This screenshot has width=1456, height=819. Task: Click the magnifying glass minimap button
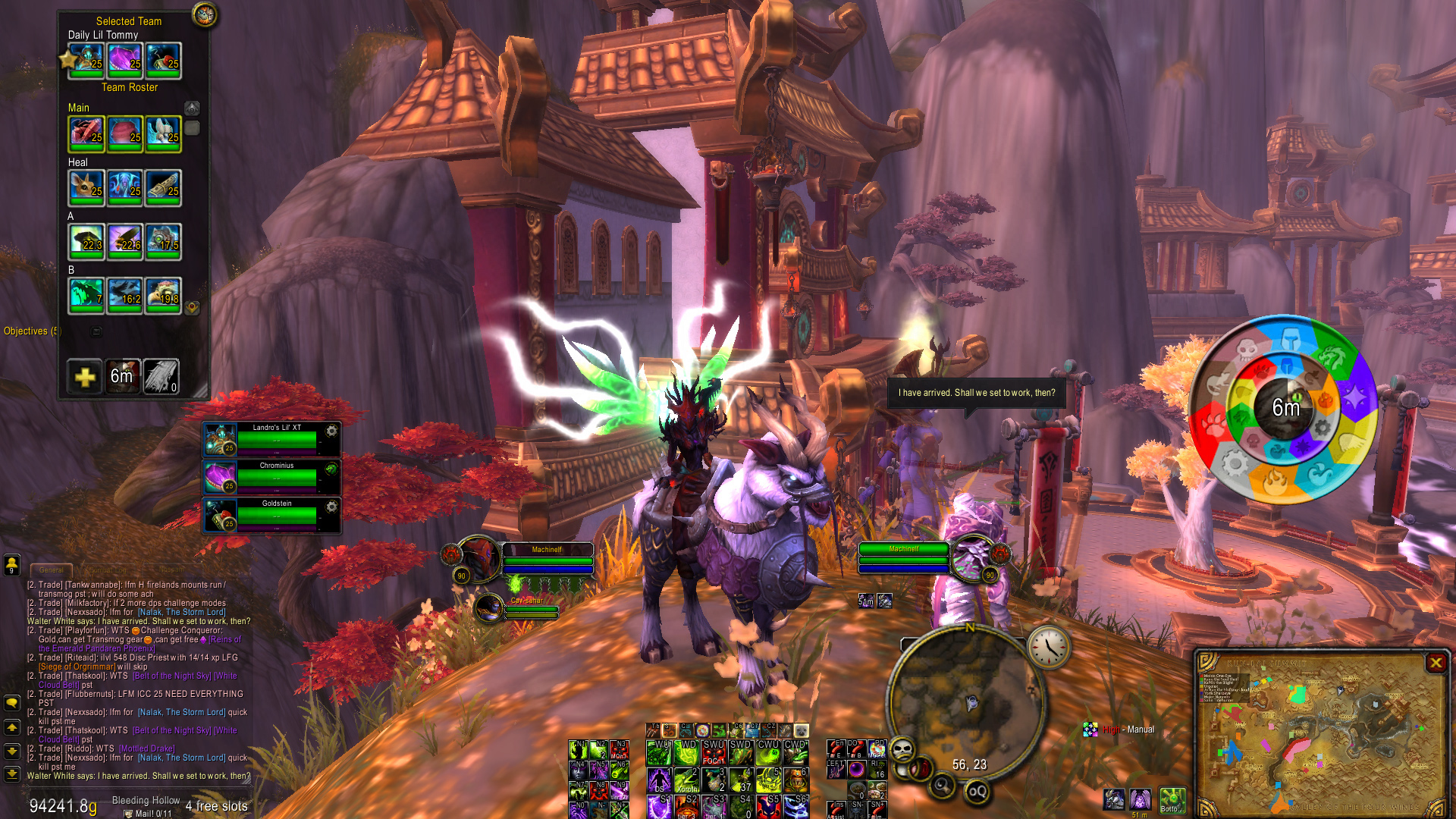tap(943, 785)
